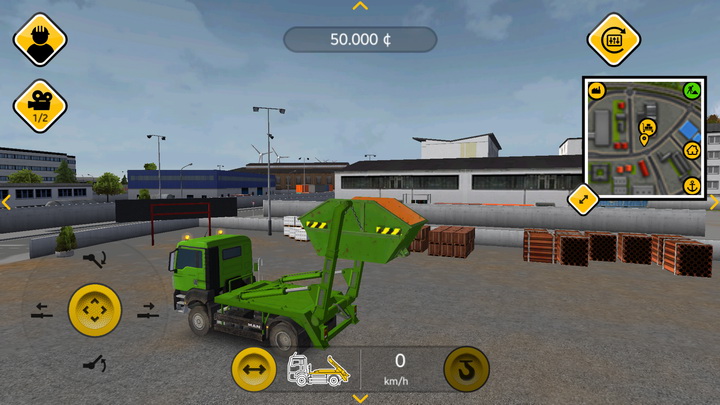Switch to next vehicle with the right-edge arrow

[x=714, y=202]
